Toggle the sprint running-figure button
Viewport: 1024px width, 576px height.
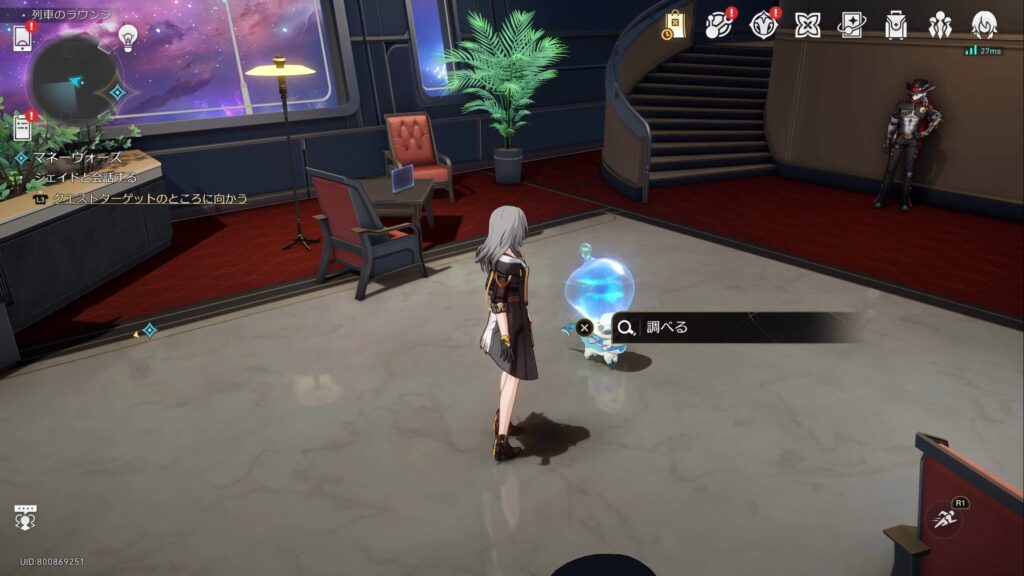[x=945, y=517]
